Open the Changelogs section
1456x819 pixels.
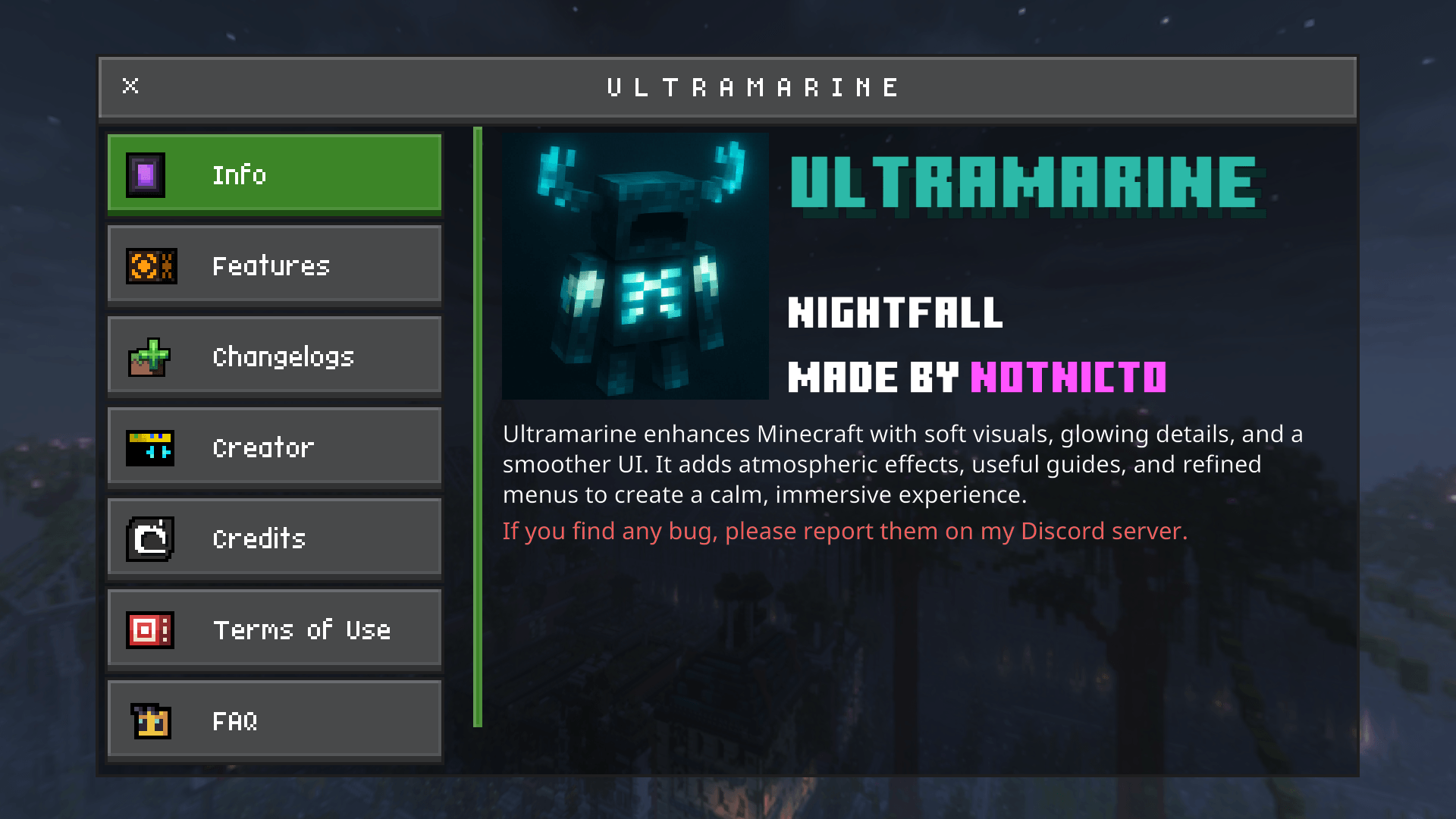(273, 356)
